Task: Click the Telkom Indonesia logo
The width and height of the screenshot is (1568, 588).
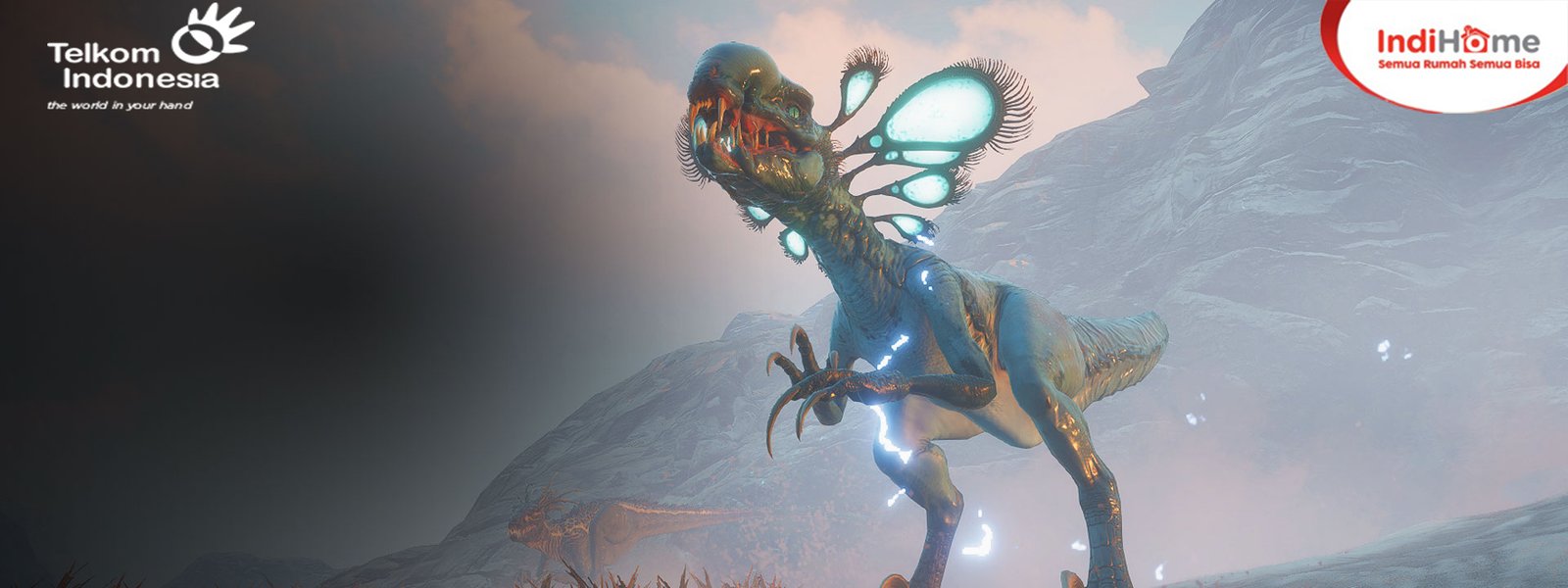Action: [x=147, y=59]
